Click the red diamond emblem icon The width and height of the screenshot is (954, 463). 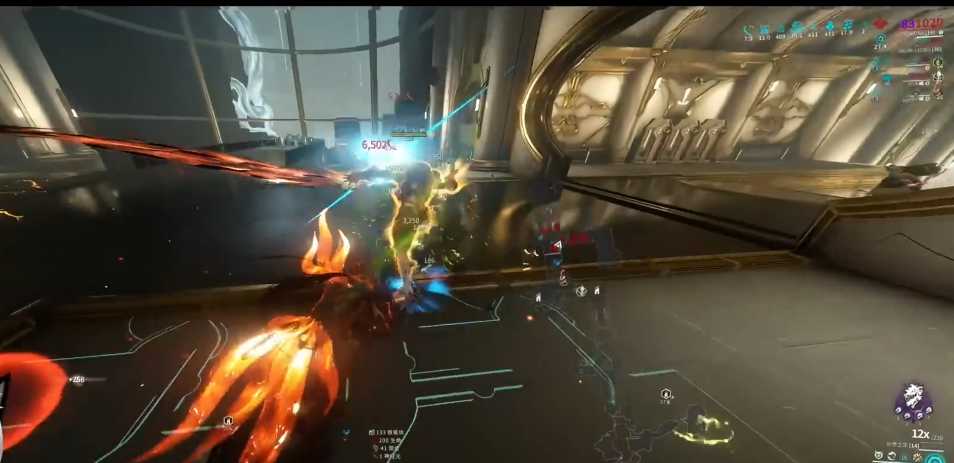click(880, 23)
